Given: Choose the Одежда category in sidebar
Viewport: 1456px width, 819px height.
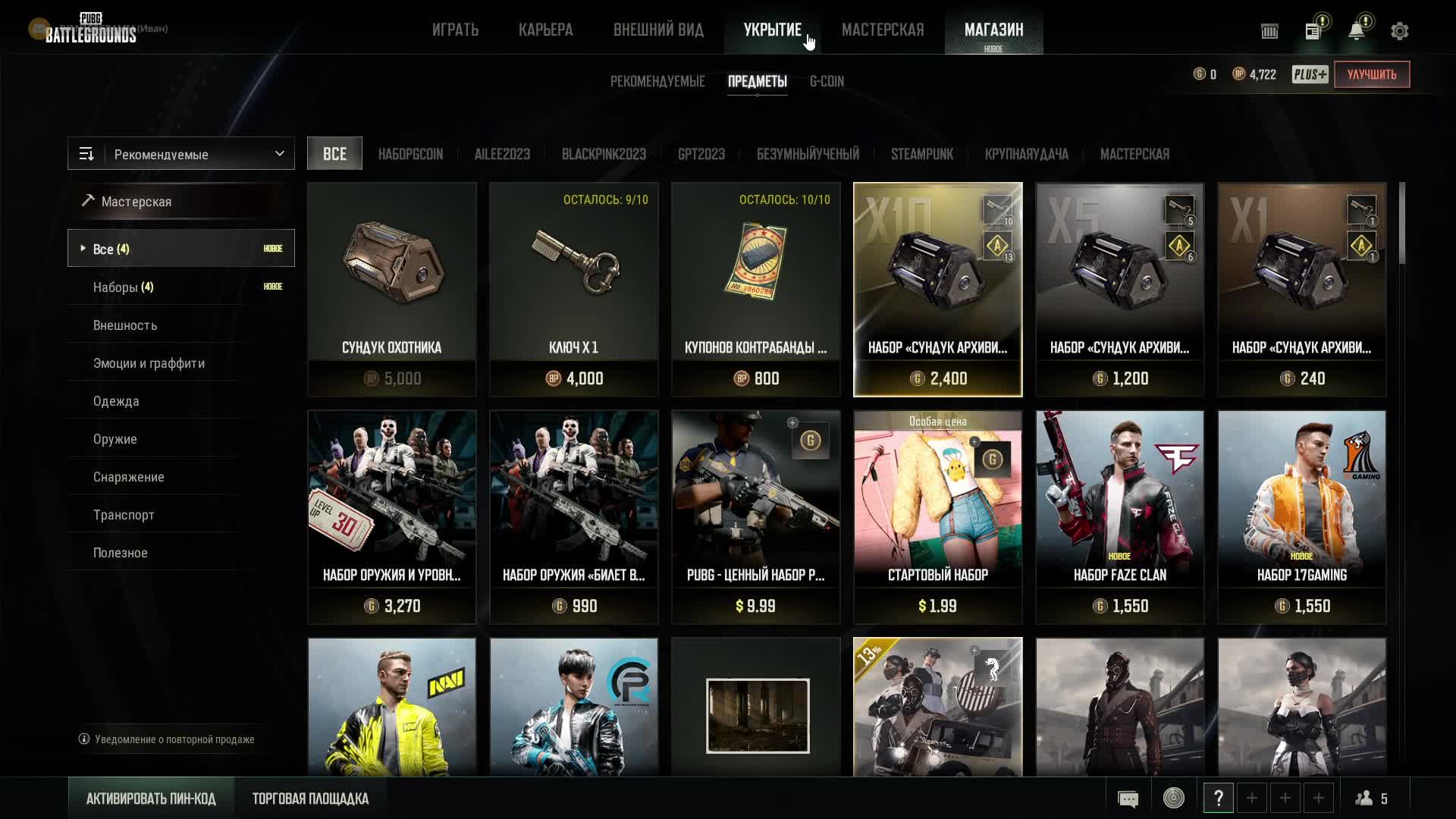Looking at the screenshot, I should click(116, 401).
